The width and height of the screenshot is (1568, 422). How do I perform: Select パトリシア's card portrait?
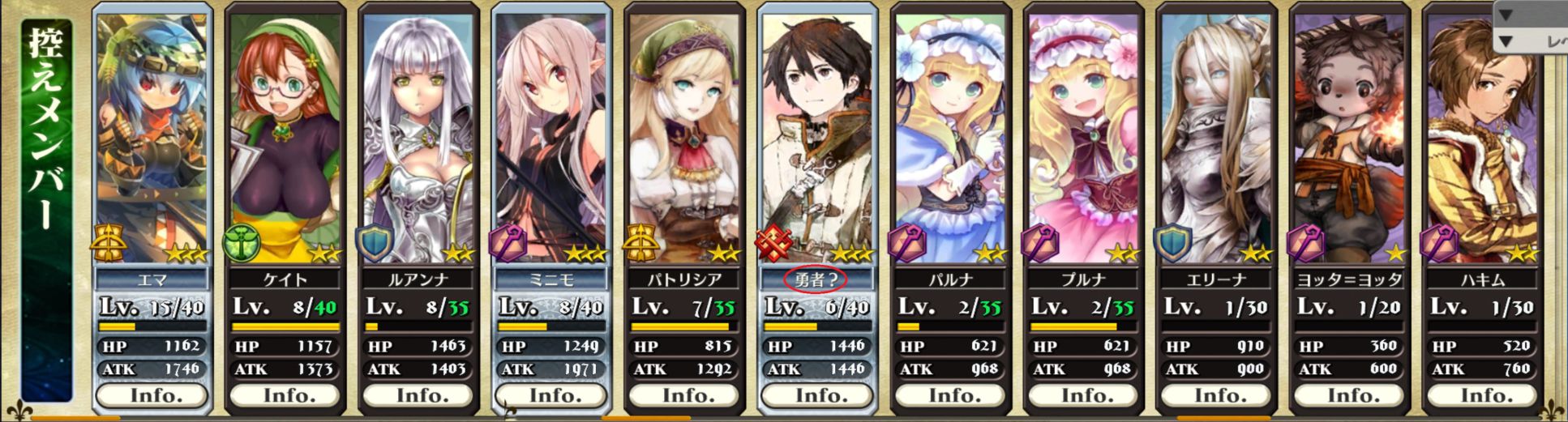(x=684, y=138)
